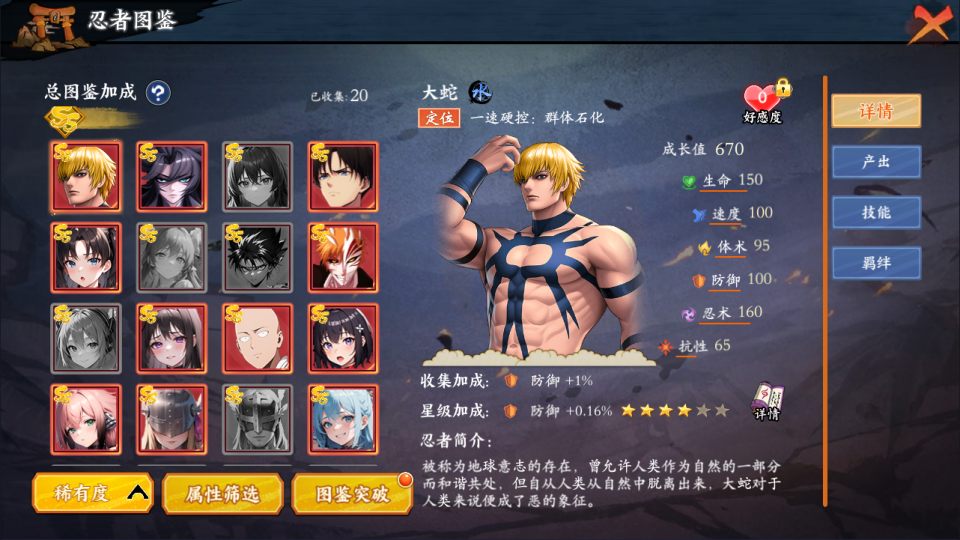The image size is (960, 540).
Task: Open 图鉴突破 encyclopedia breakthrough
Action: (351, 493)
